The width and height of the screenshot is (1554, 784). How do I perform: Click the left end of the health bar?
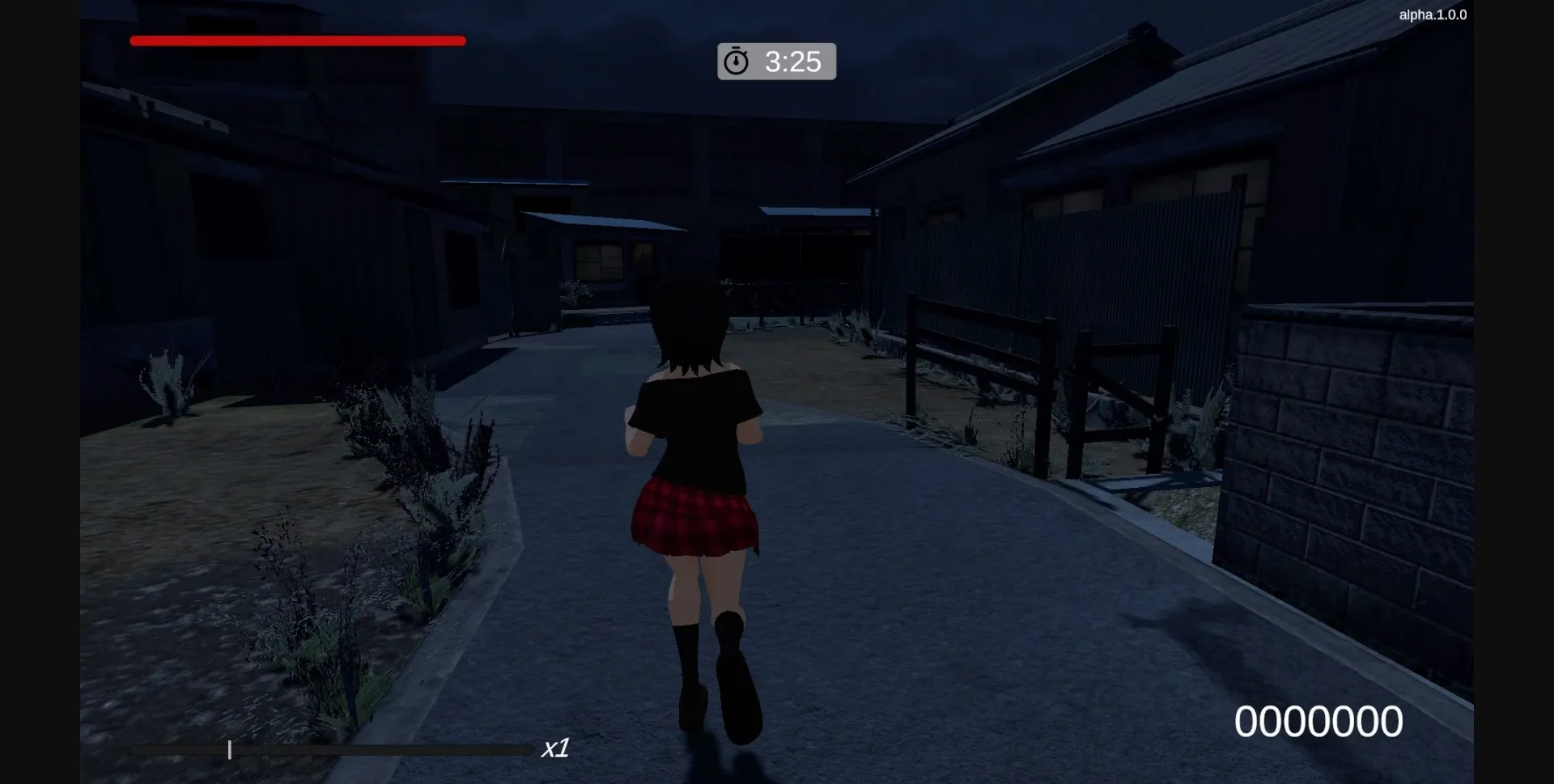click(138, 40)
